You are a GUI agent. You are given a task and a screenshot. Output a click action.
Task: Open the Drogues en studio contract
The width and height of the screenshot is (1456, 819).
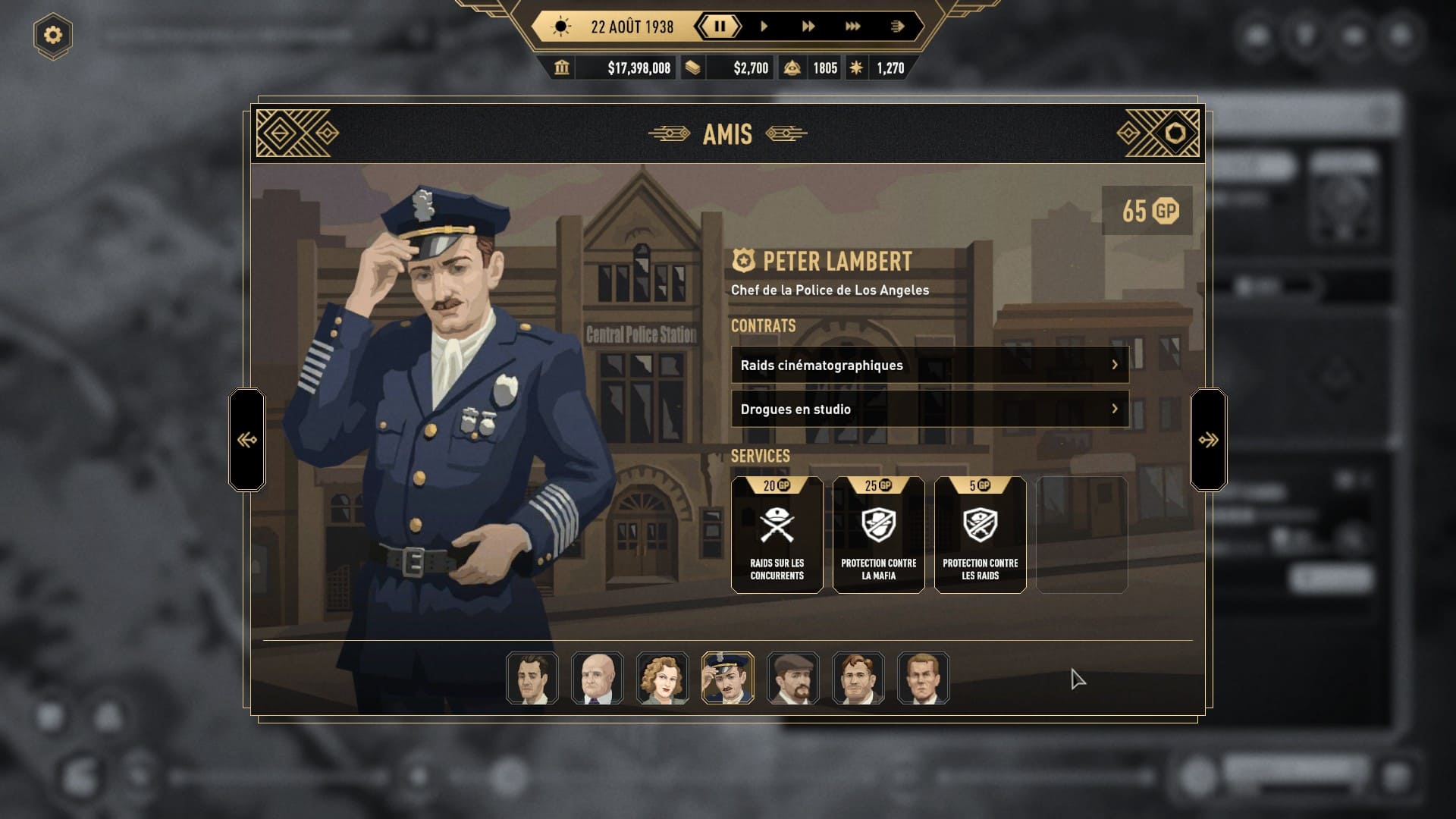click(x=929, y=409)
